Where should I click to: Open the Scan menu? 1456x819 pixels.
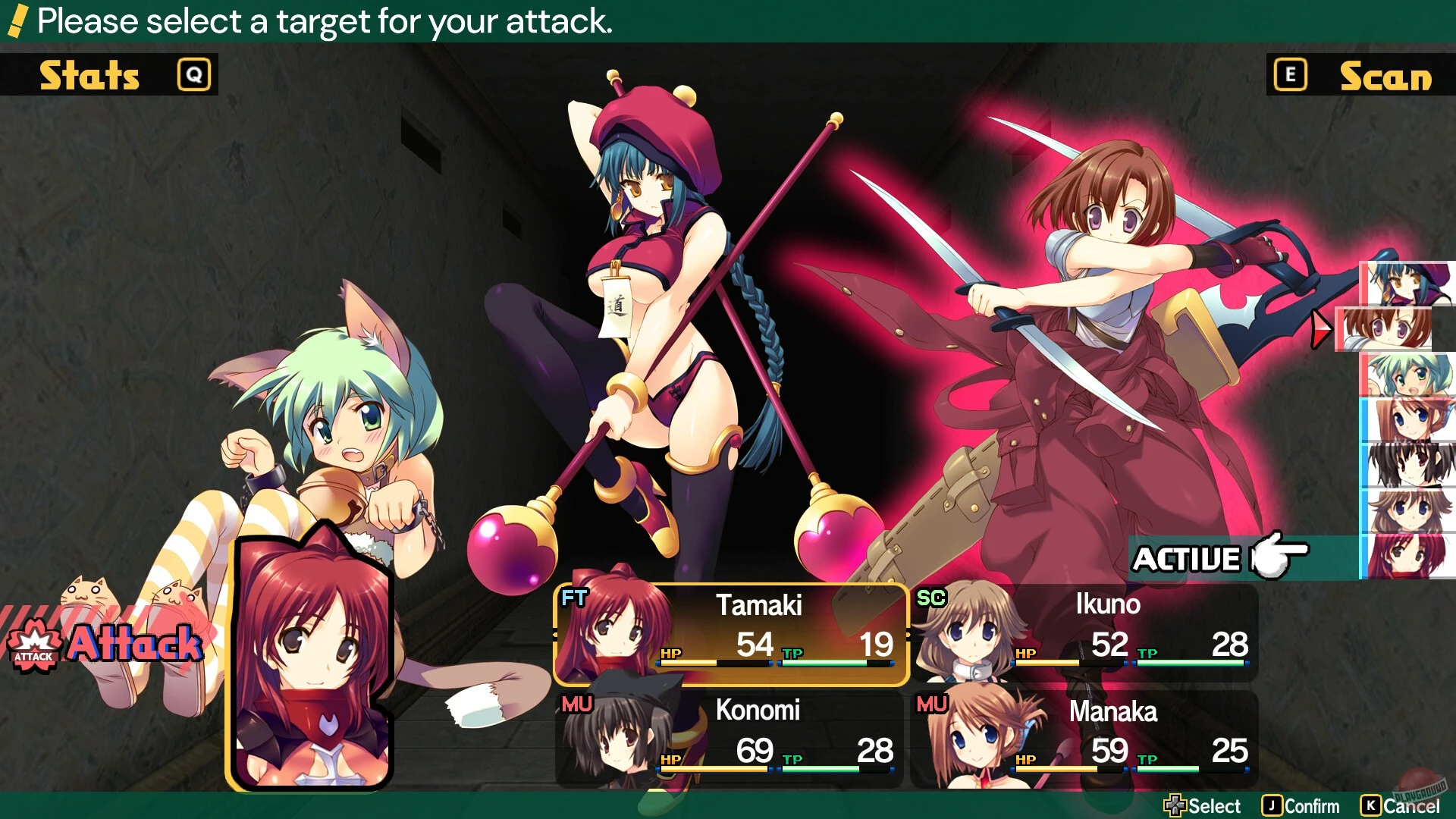pos(1385,74)
